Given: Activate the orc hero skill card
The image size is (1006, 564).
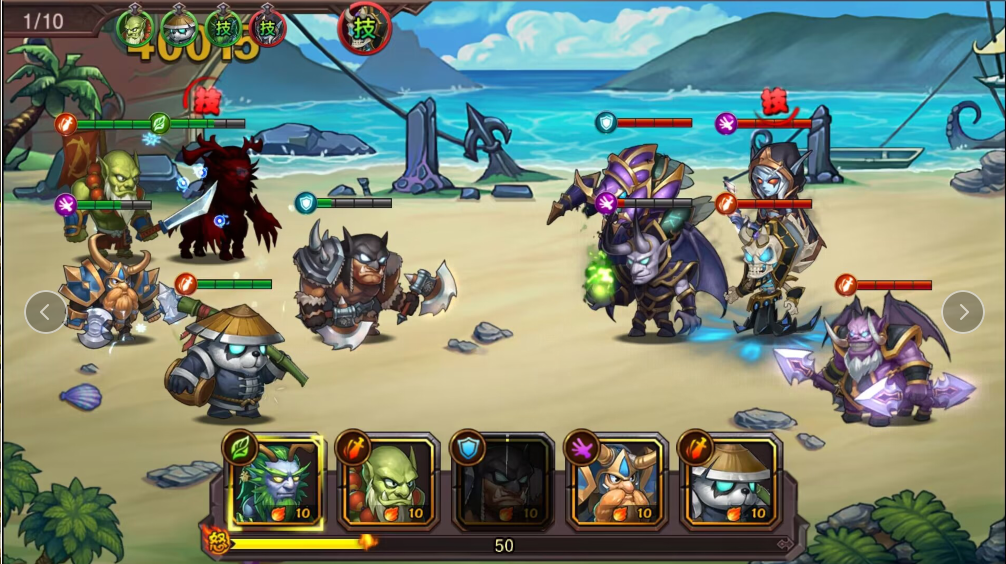Looking at the screenshot, I should pyautogui.click(x=388, y=482).
